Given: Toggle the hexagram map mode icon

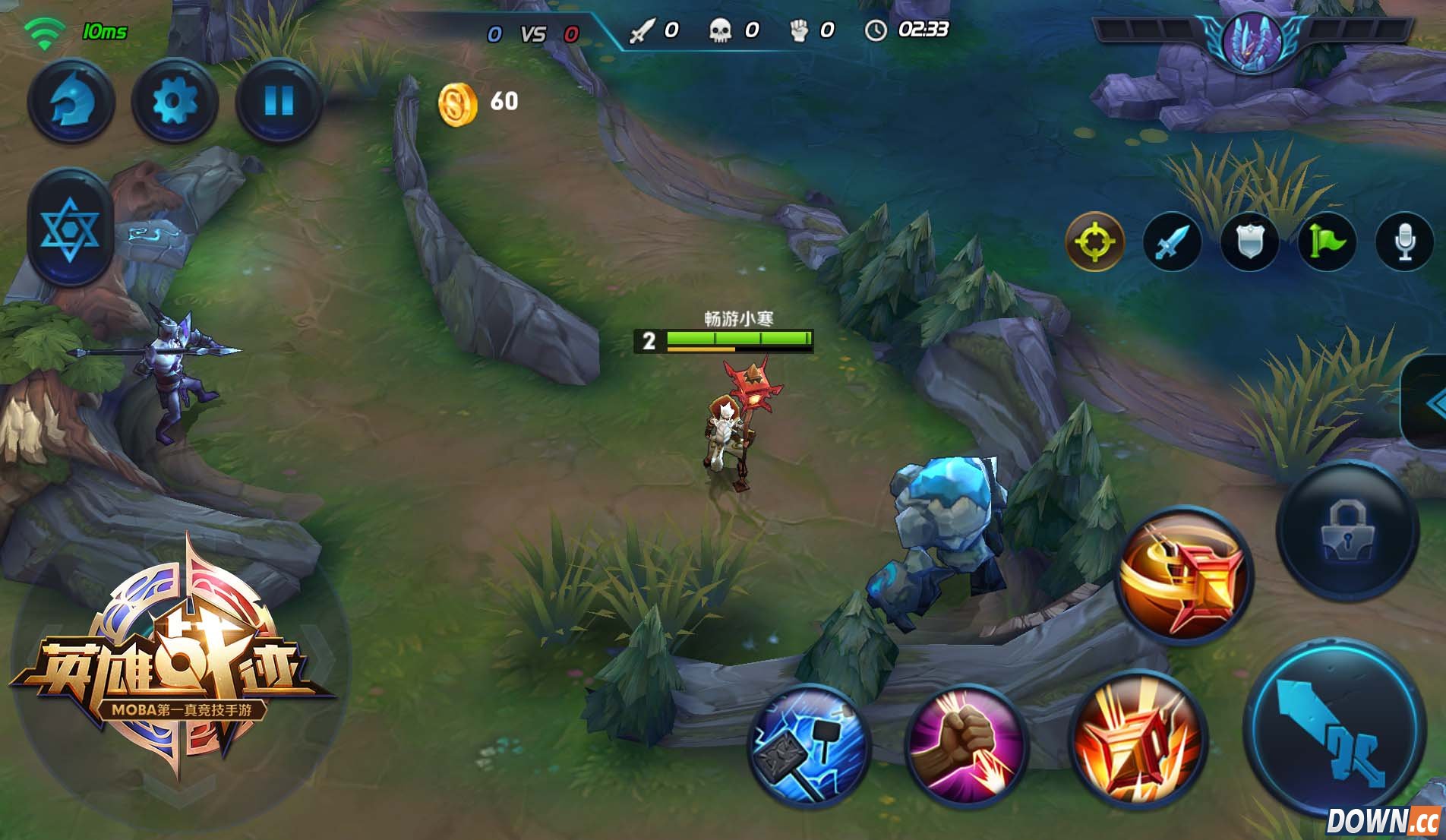Looking at the screenshot, I should coord(70,229).
